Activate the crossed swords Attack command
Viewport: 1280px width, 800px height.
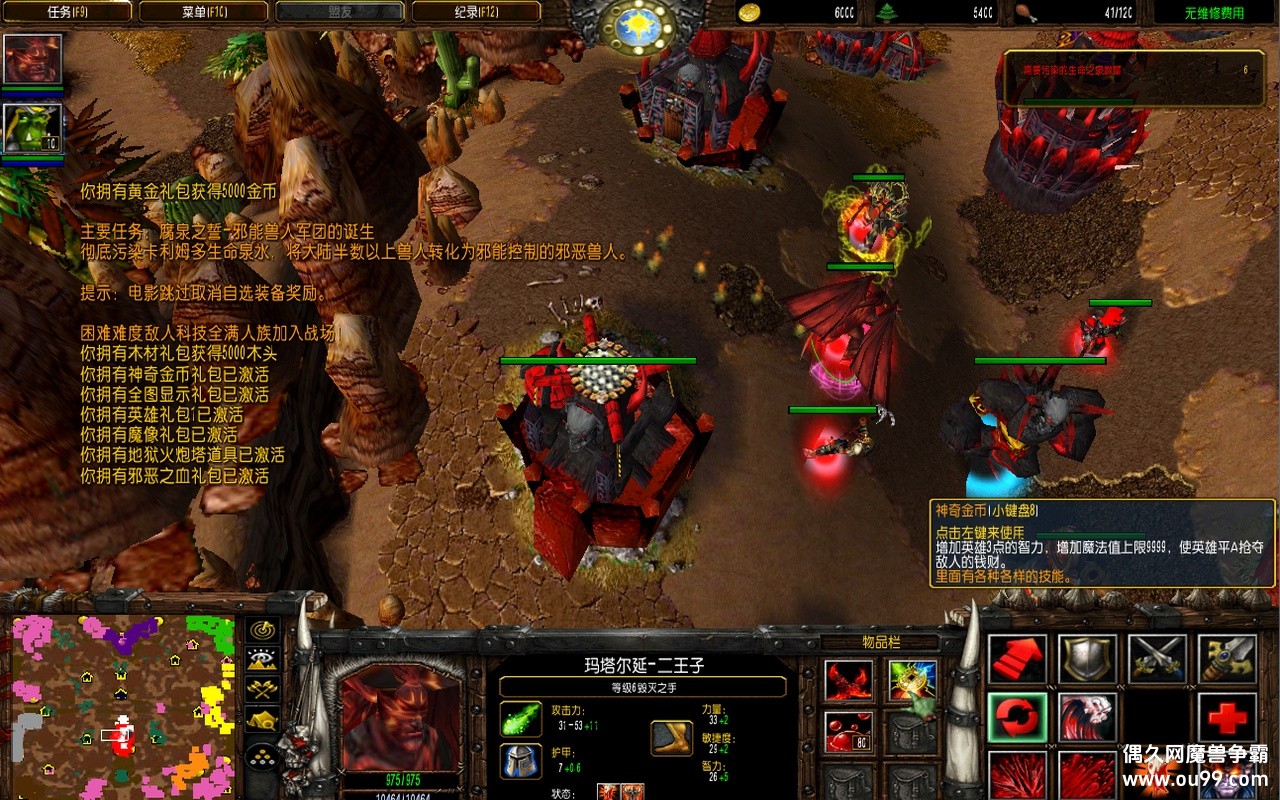[1158, 660]
